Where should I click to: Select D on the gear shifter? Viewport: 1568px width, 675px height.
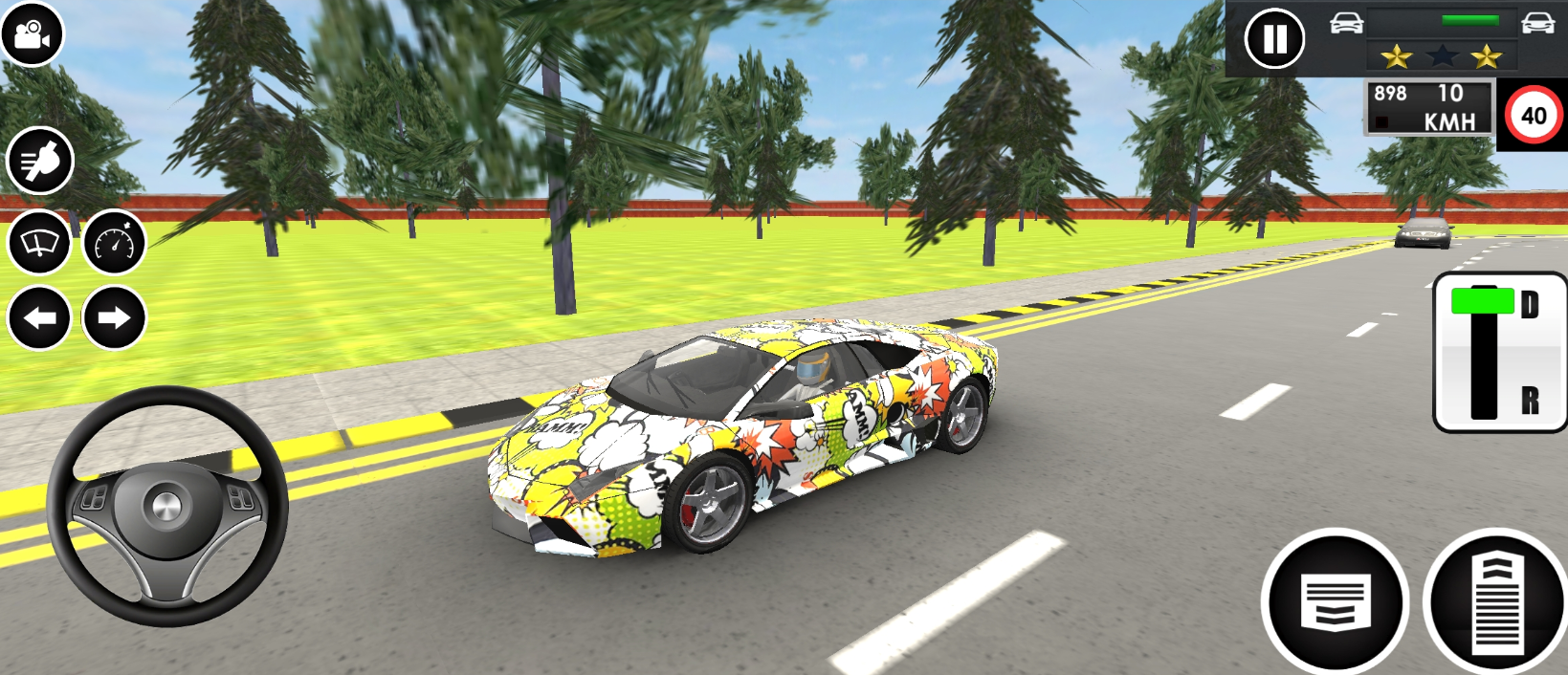(1529, 305)
